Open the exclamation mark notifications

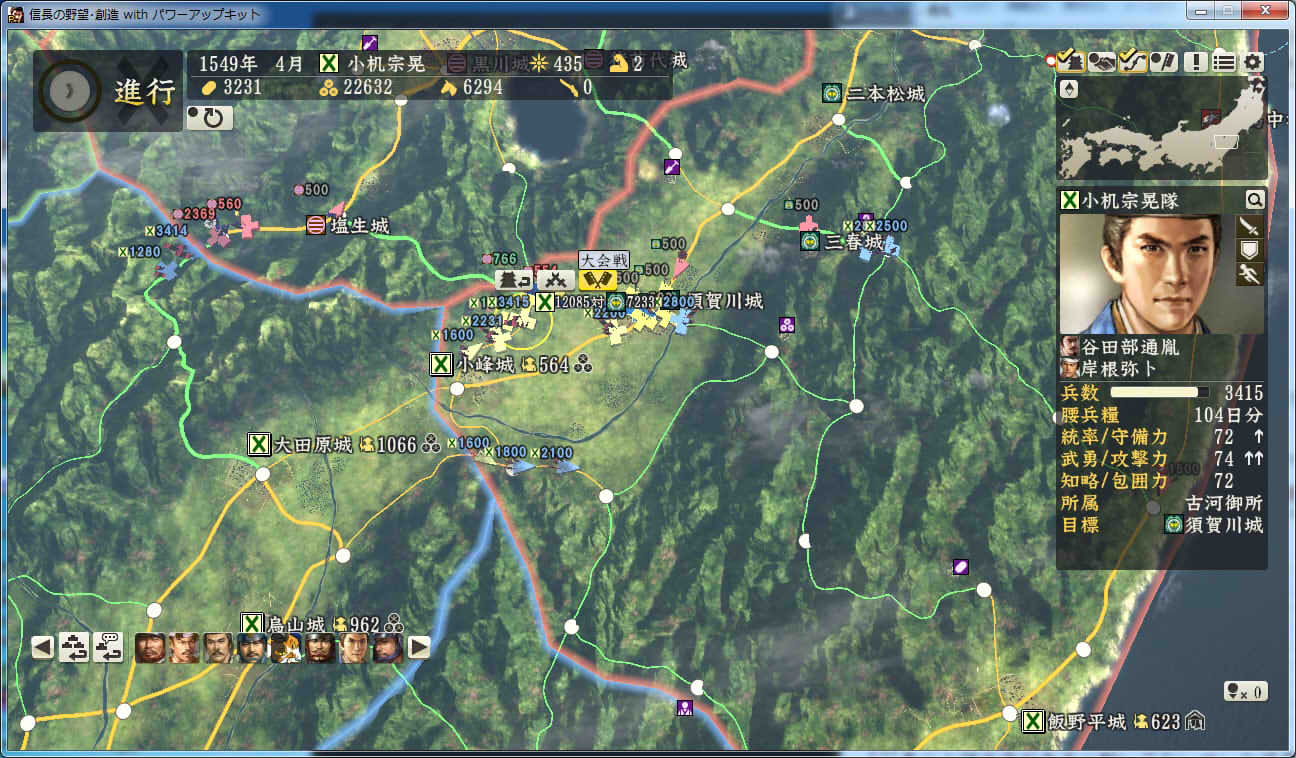pos(1195,61)
